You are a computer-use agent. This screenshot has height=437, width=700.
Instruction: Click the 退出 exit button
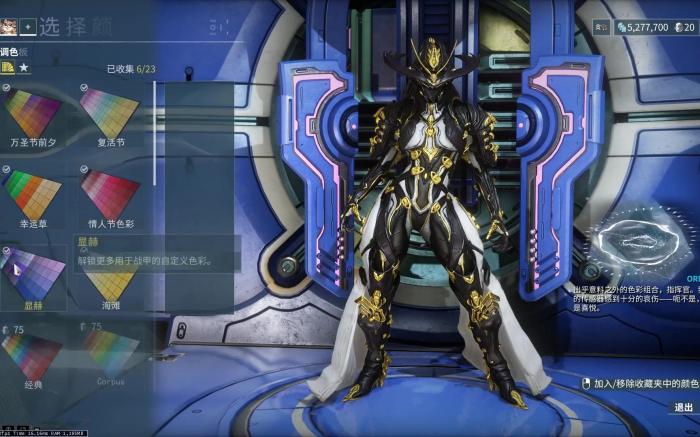click(x=683, y=407)
